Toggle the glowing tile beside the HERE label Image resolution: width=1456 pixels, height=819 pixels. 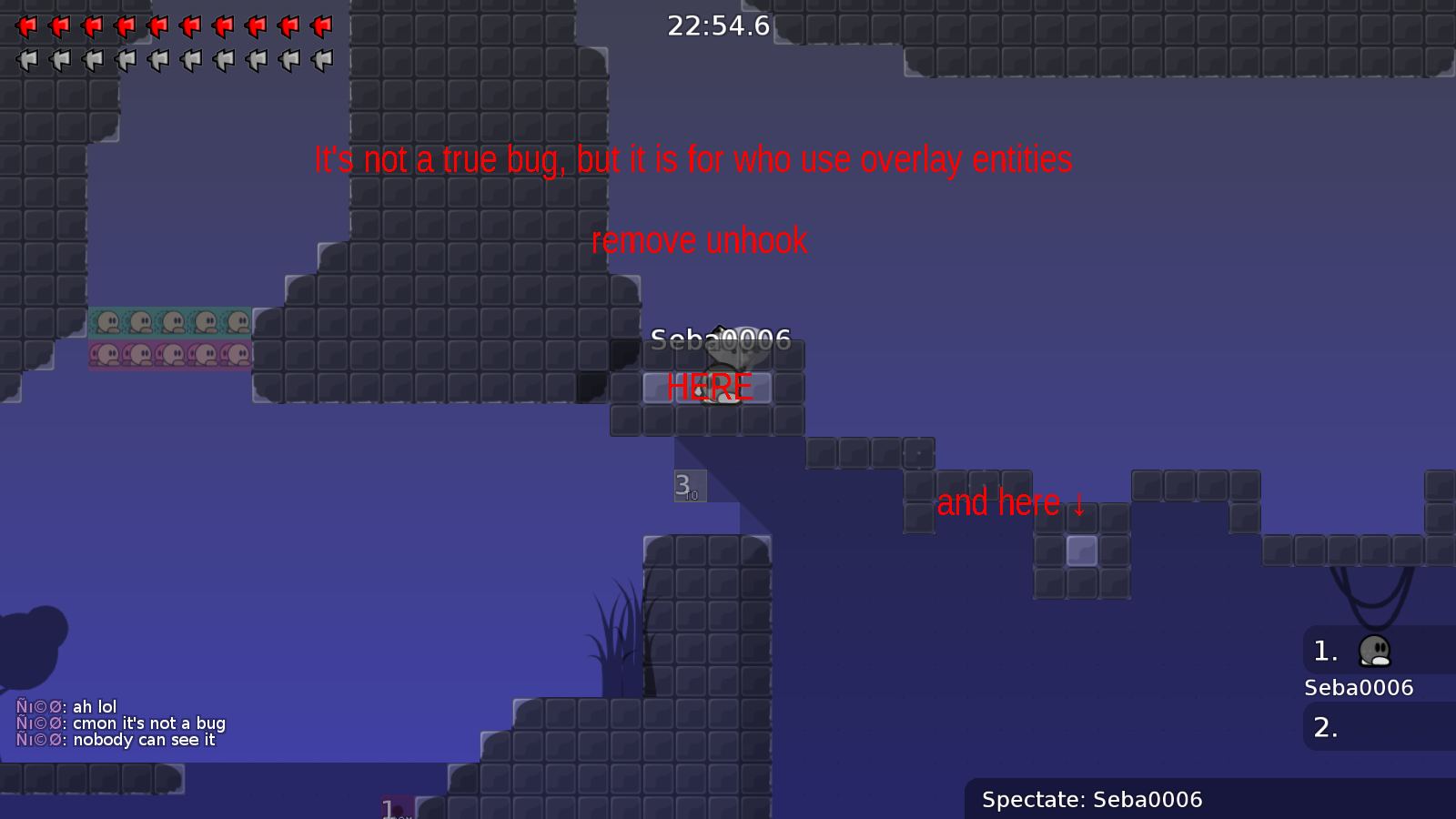[x=662, y=388]
